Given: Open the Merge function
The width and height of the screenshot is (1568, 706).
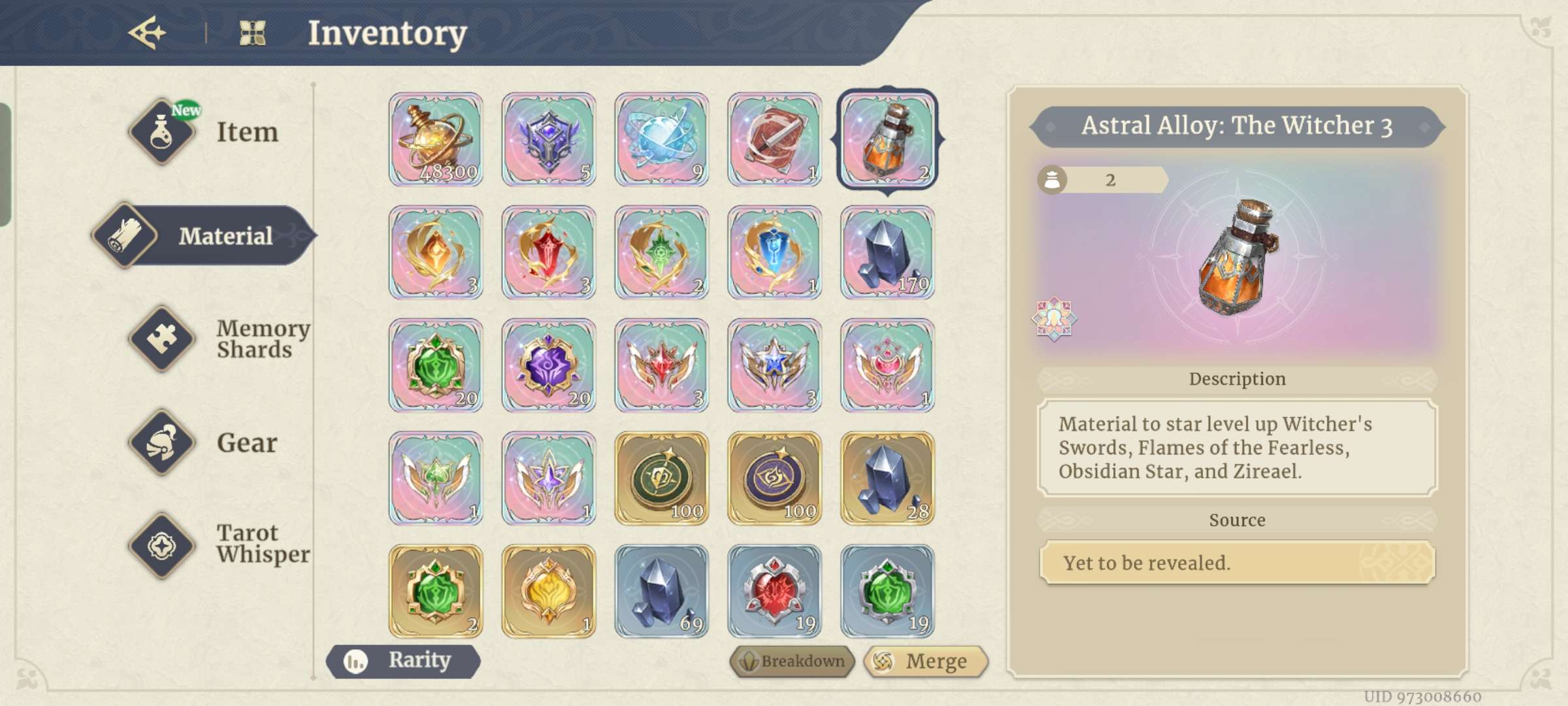Looking at the screenshot, I should (x=925, y=662).
